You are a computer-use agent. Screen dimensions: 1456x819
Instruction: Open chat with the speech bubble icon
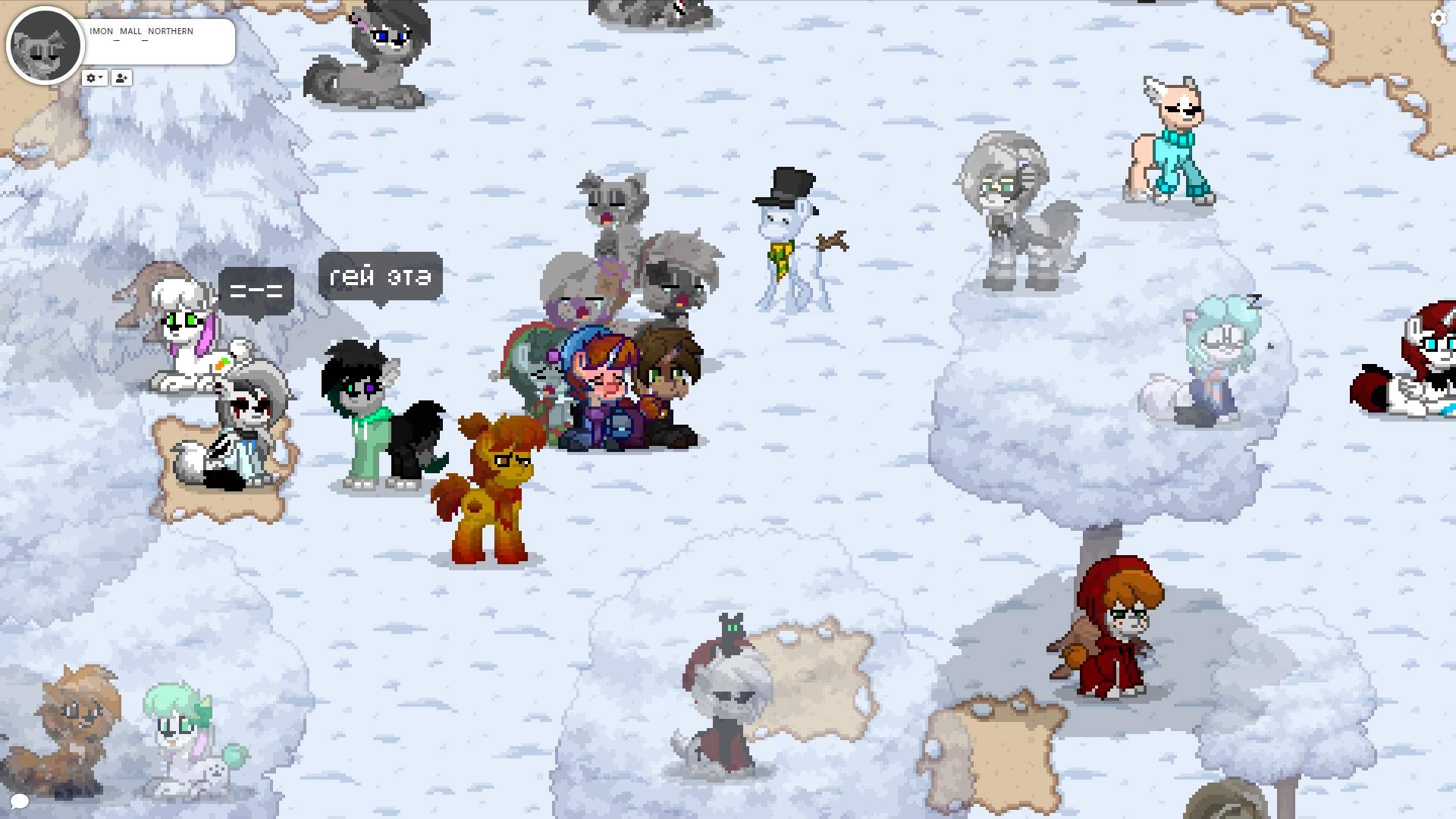click(19, 801)
